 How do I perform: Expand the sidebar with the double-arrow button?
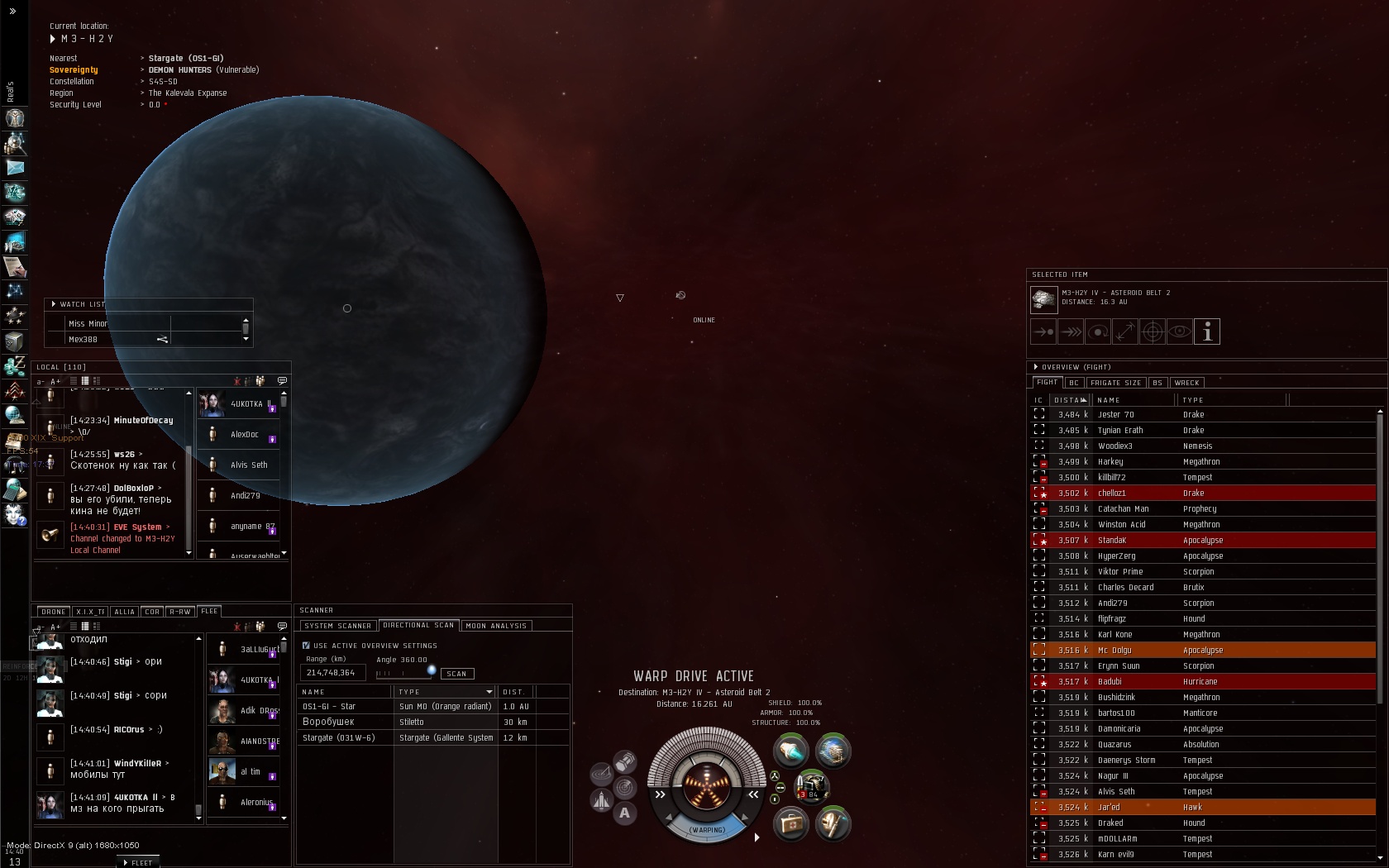pyautogui.click(x=12, y=12)
